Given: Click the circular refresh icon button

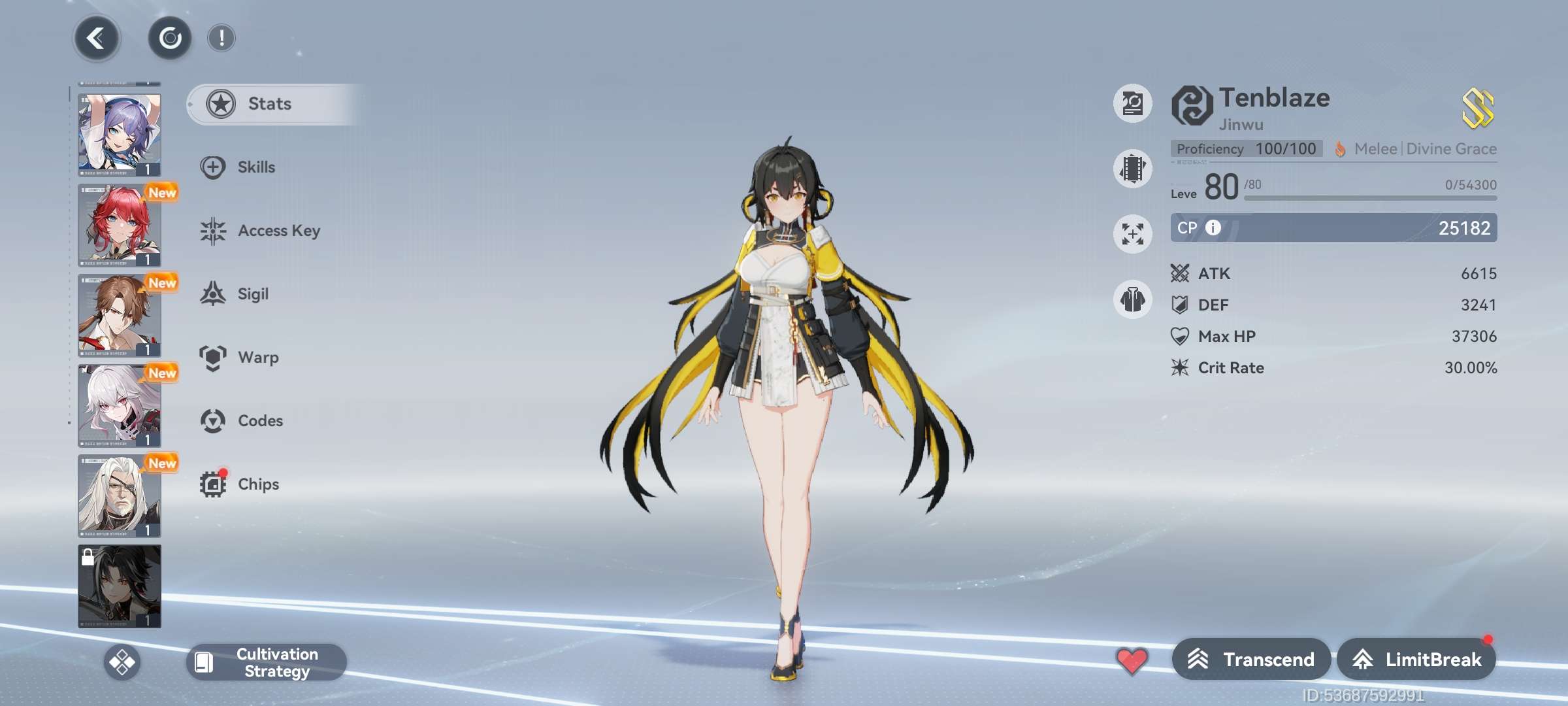Looking at the screenshot, I should [170, 39].
